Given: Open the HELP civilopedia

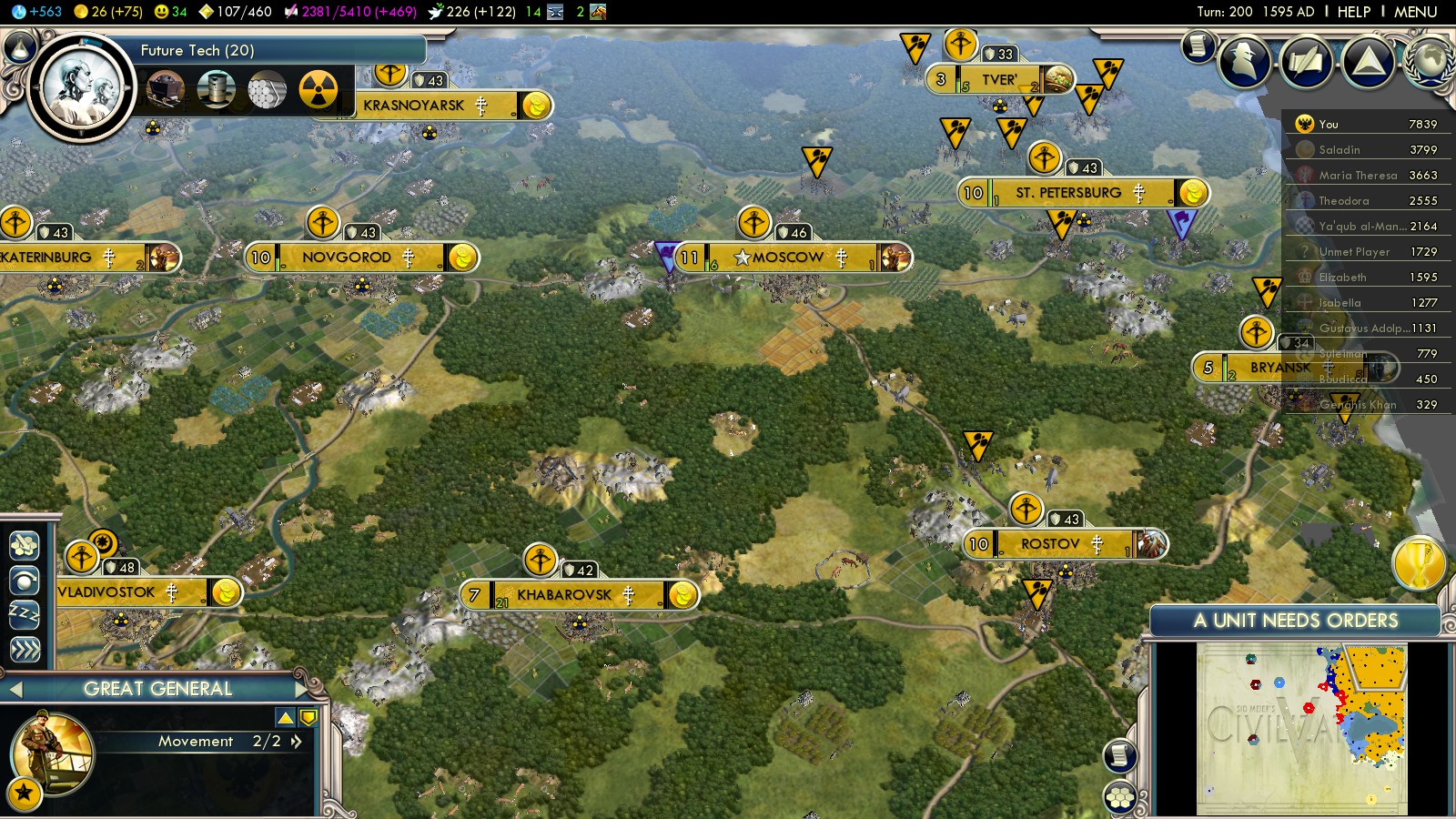Looking at the screenshot, I should tap(1353, 12).
